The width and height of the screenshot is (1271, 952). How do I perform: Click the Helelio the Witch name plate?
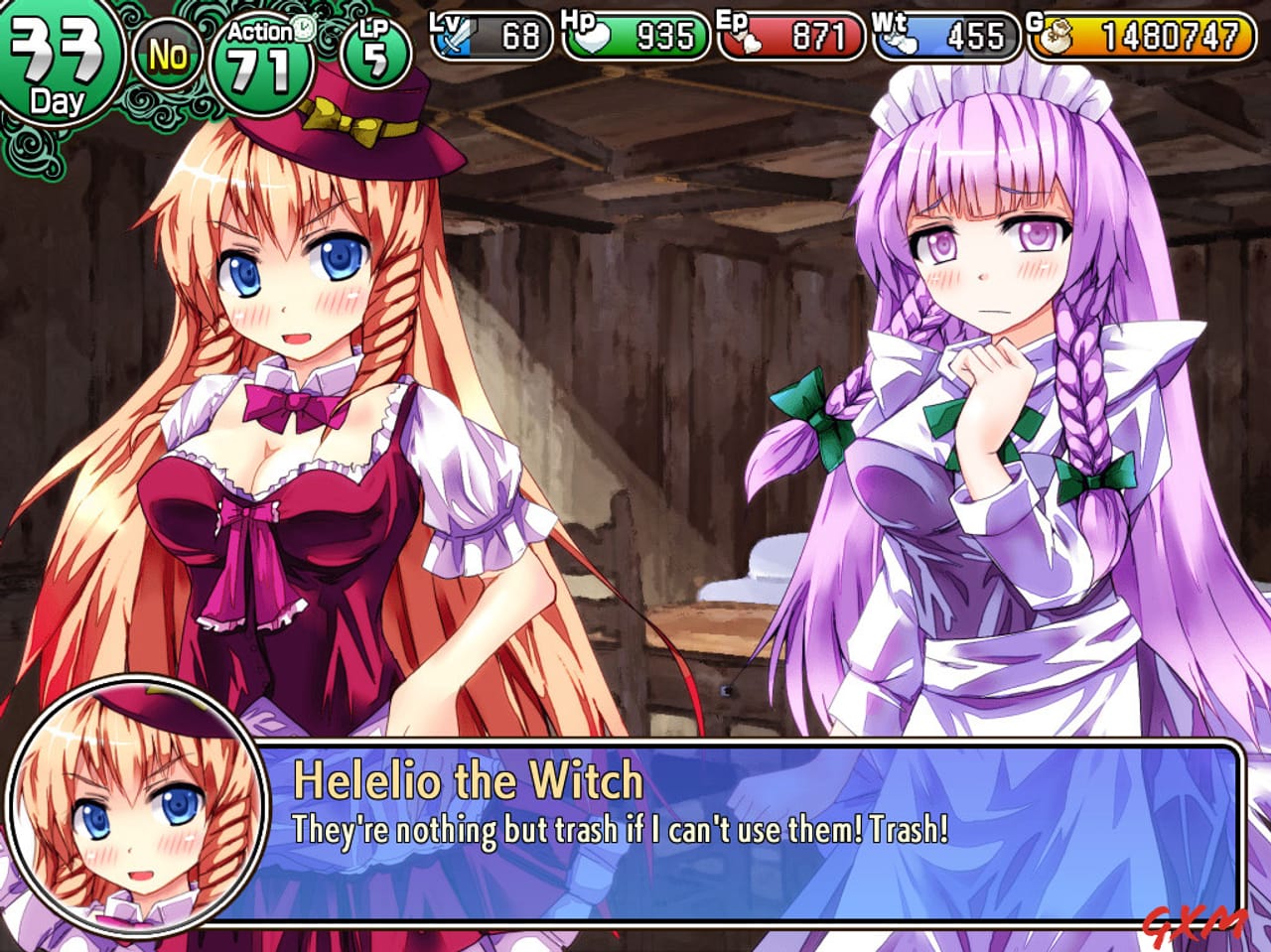coord(467,780)
